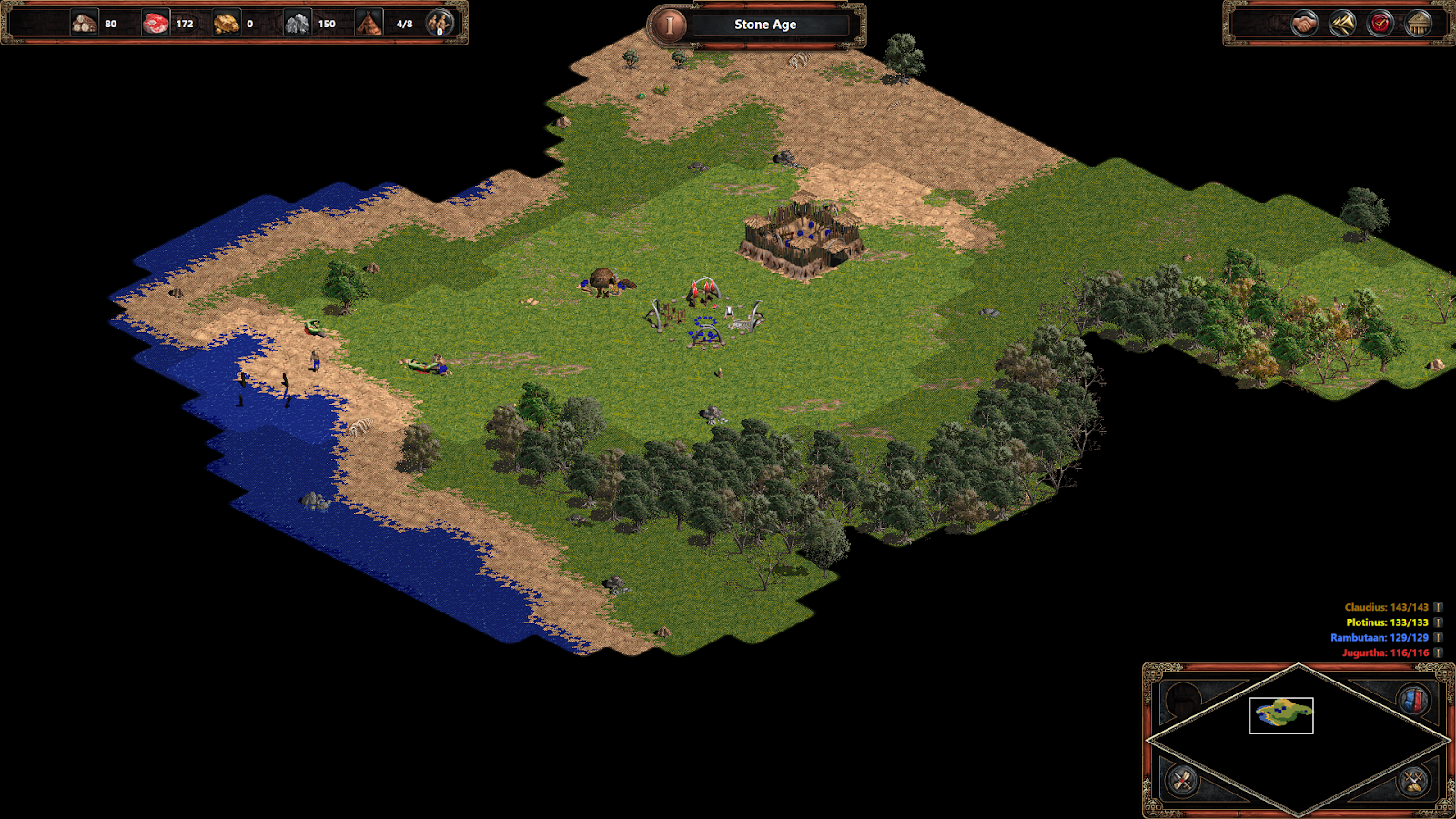
Task: Open the Technology Tree Pantheon icon
Action: click(1417, 23)
